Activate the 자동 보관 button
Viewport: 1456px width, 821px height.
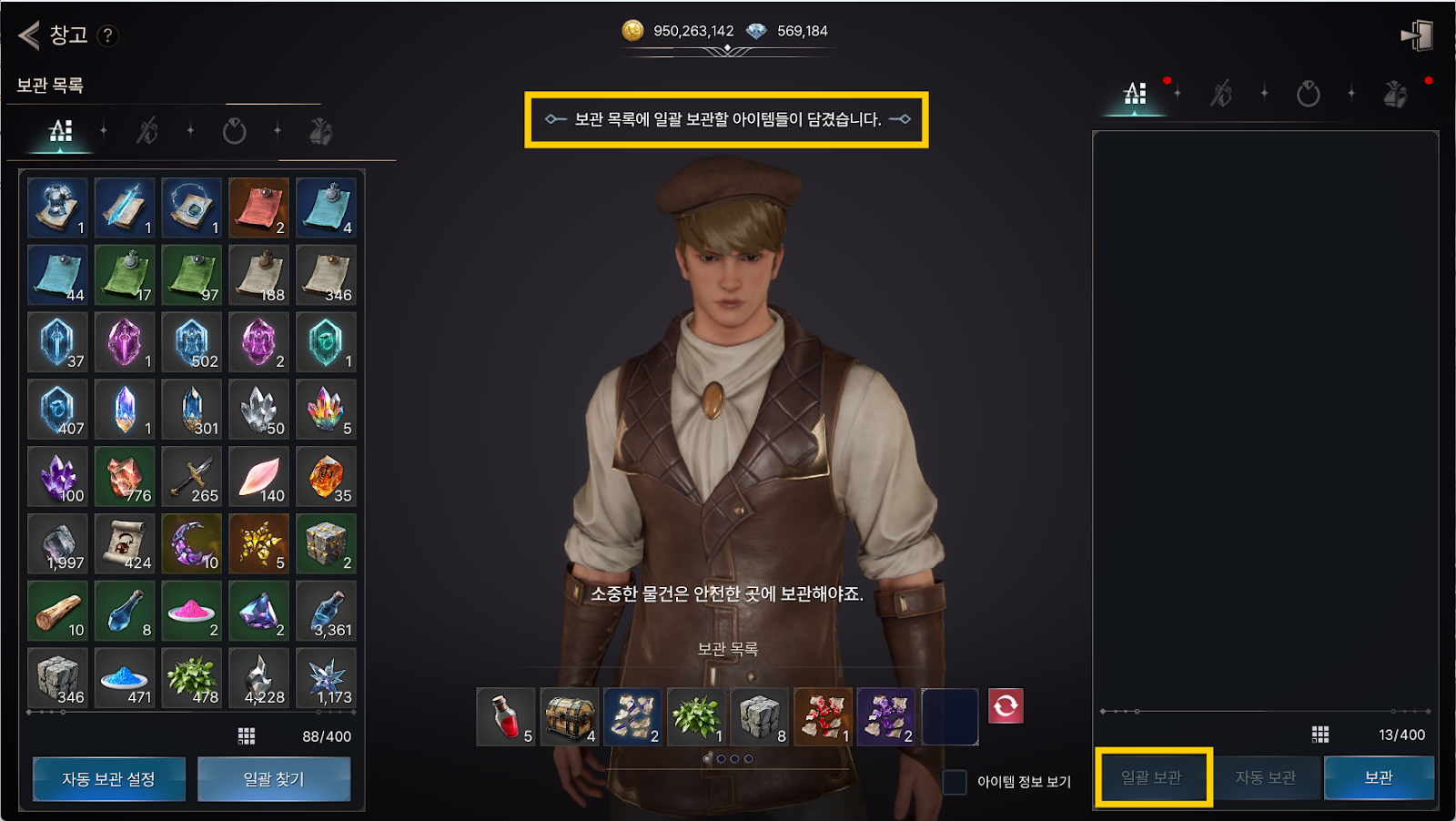(1265, 777)
